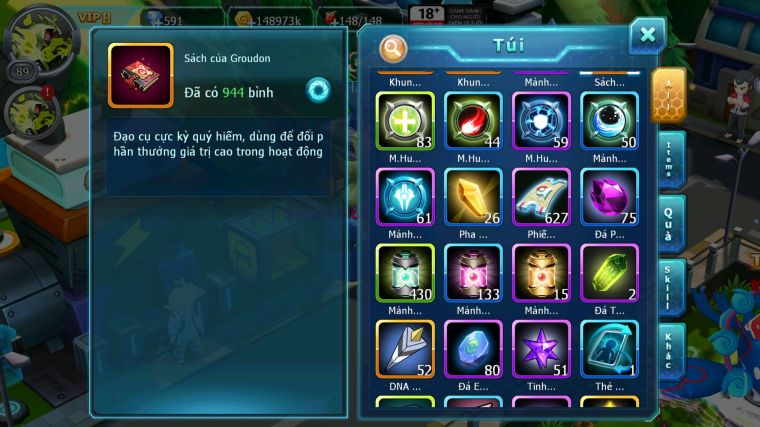Select the DNA arrow item with 52
Image resolution: width=760 pixels, height=427 pixels.
point(405,348)
